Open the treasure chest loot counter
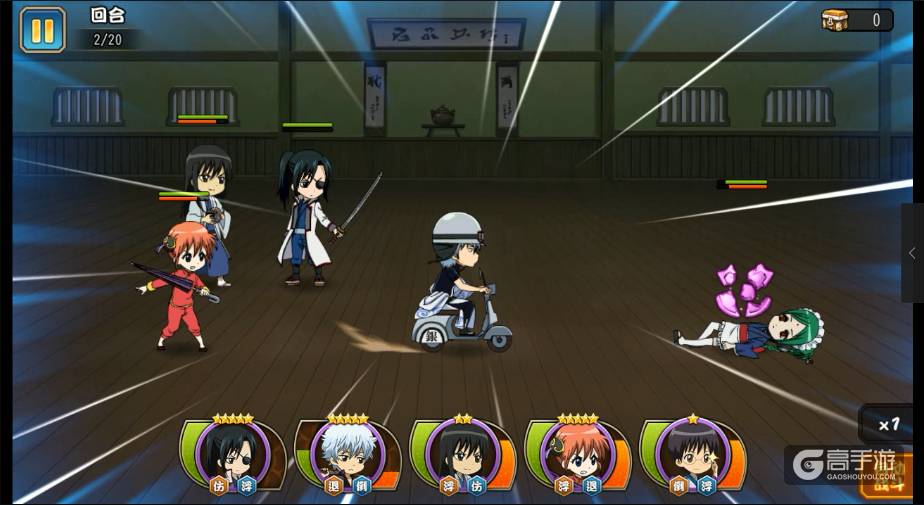This screenshot has width=924, height=505. click(x=856, y=20)
